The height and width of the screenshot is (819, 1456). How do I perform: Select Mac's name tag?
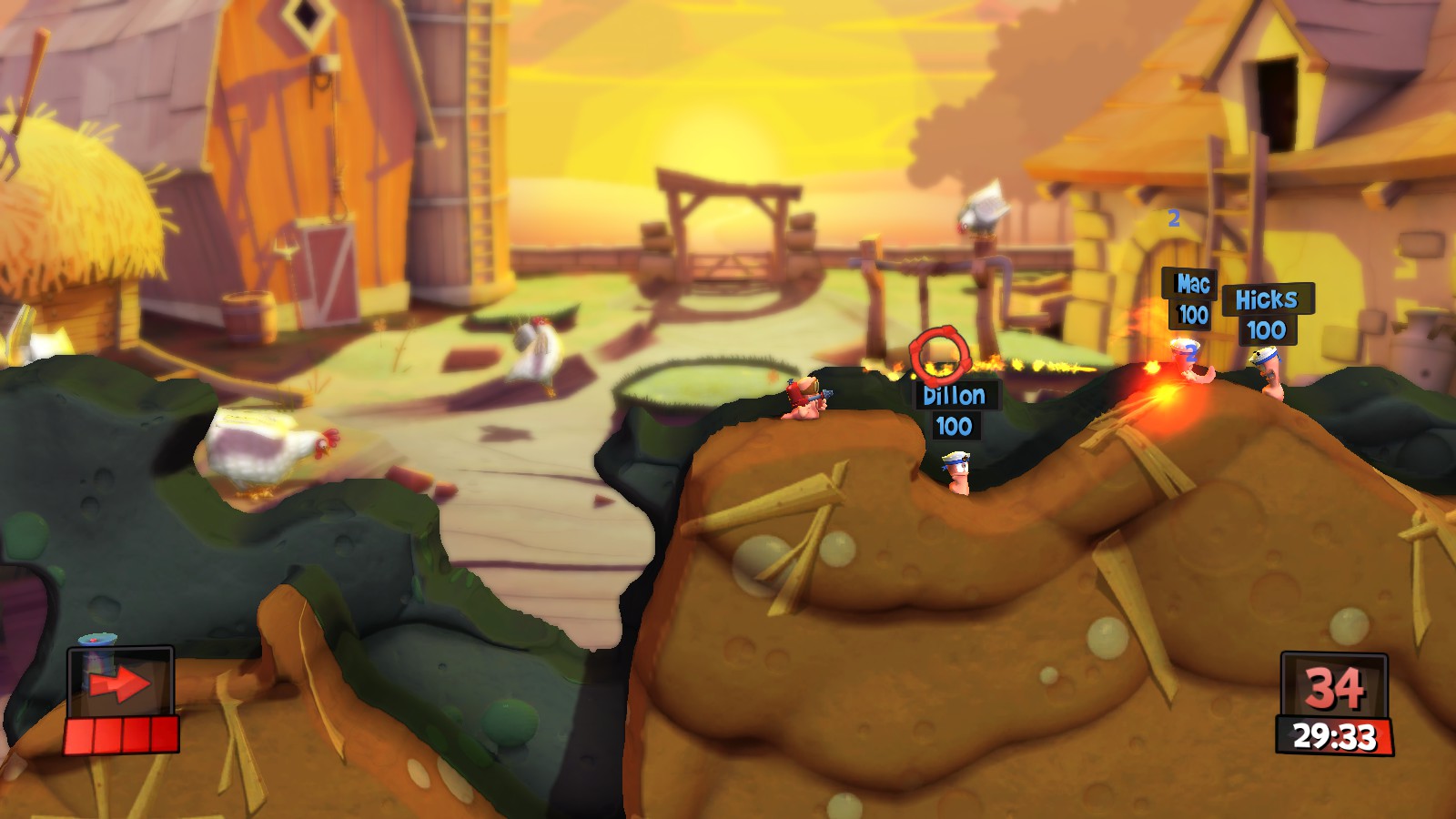pyautogui.click(x=1192, y=285)
